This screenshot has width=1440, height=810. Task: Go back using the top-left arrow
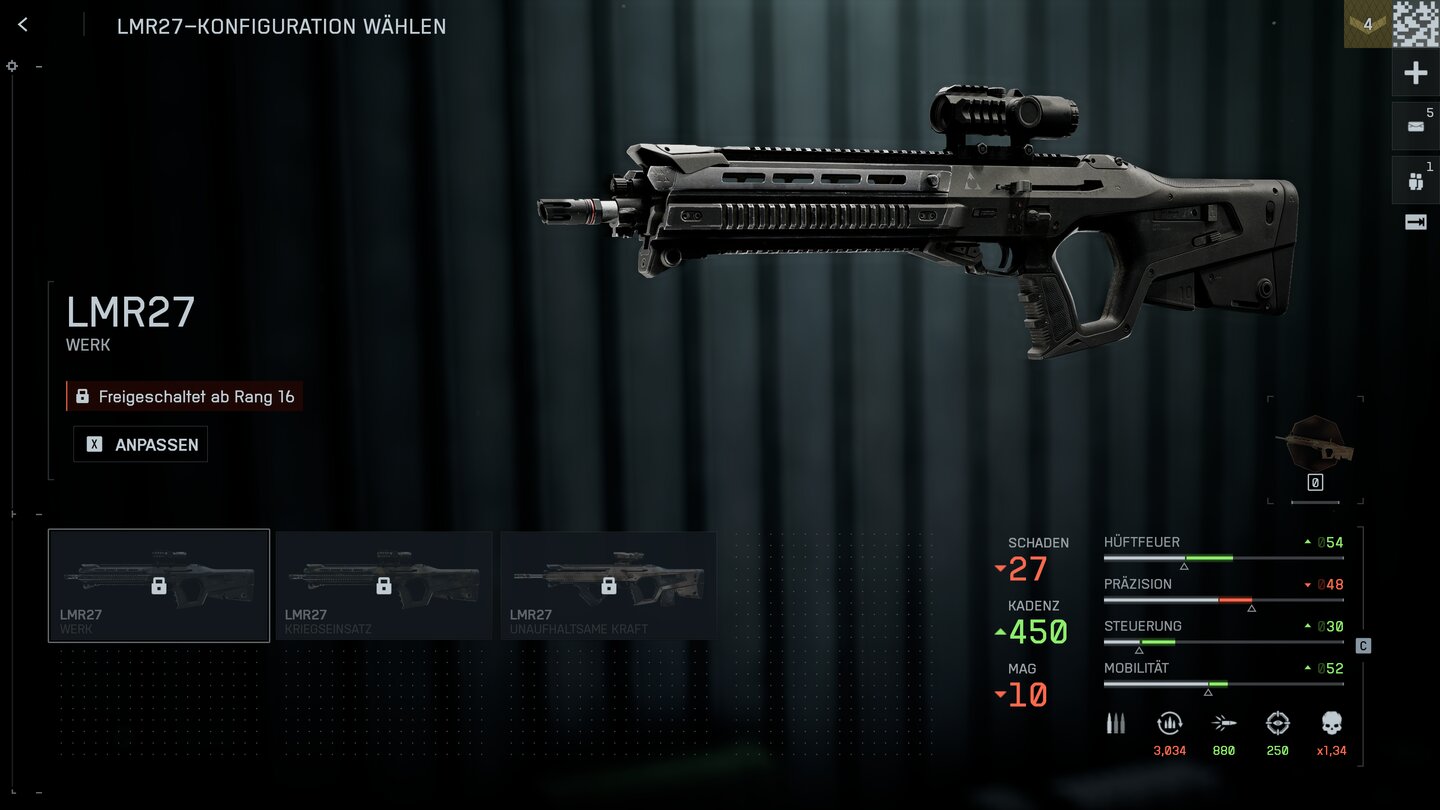click(x=23, y=25)
